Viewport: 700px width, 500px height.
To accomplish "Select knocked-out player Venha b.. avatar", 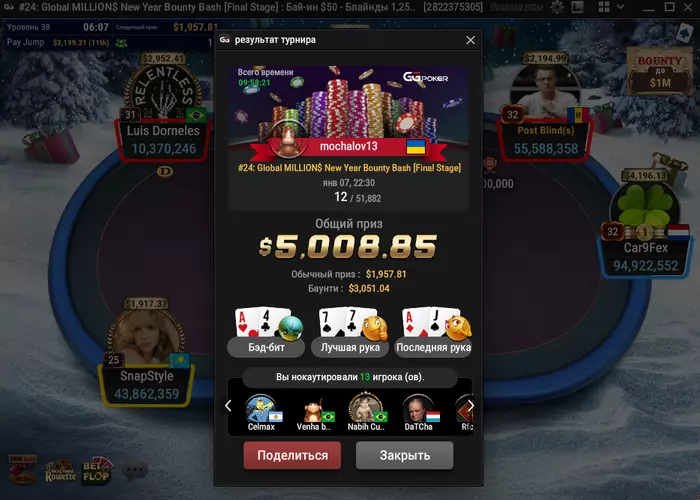I will point(312,409).
